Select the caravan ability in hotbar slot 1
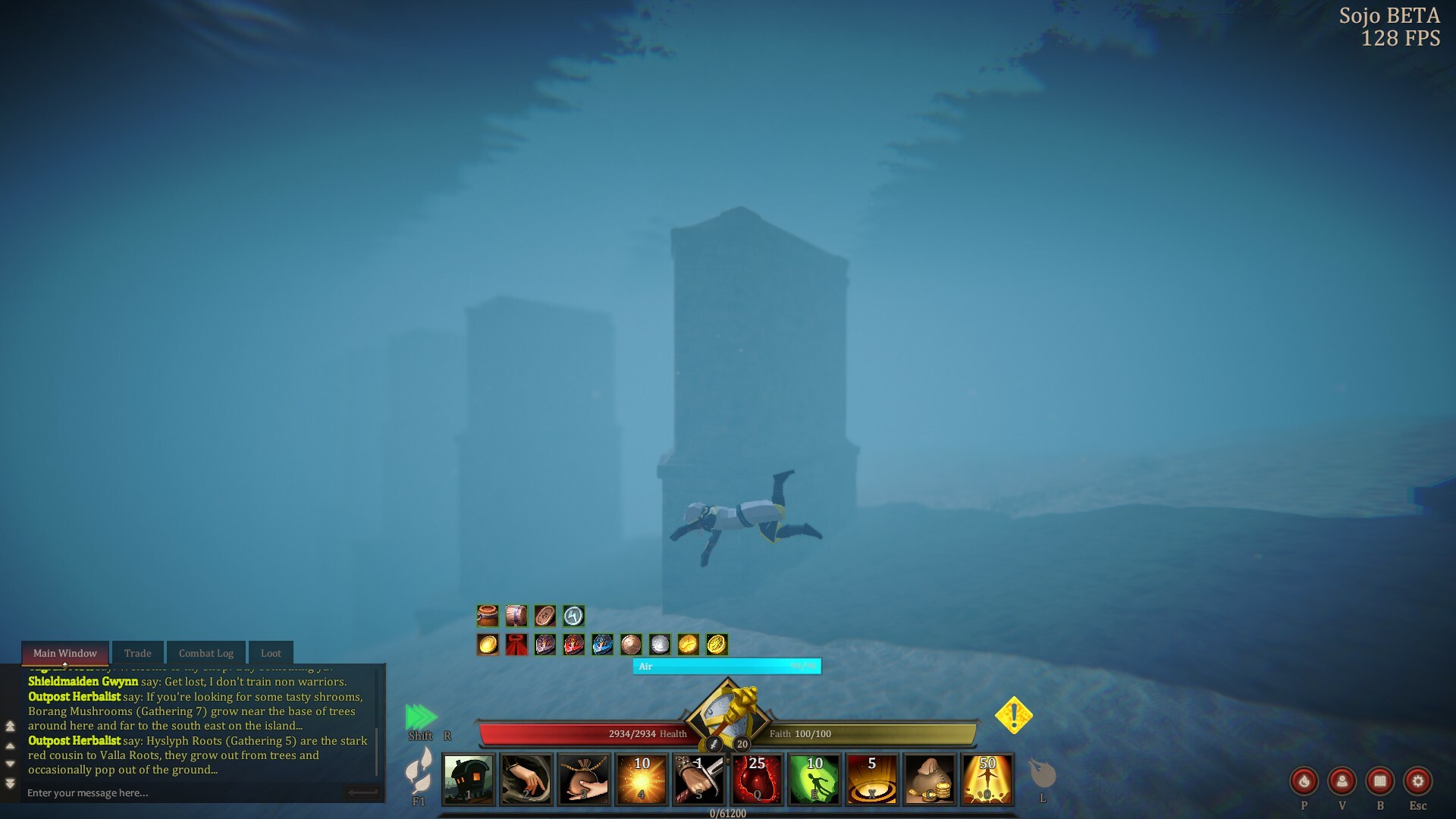The image size is (1456, 819). point(468,780)
